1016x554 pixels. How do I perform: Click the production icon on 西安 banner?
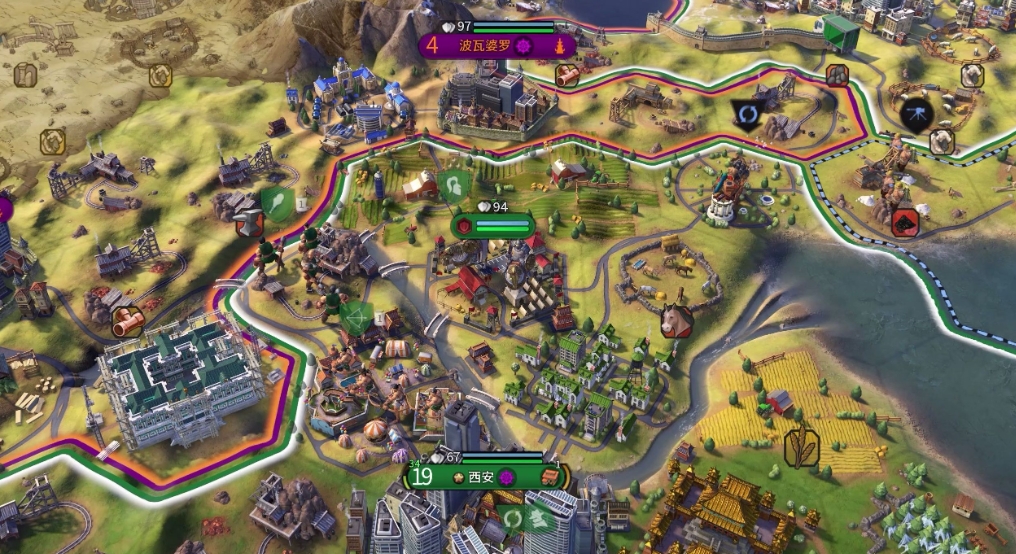pos(550,476)
